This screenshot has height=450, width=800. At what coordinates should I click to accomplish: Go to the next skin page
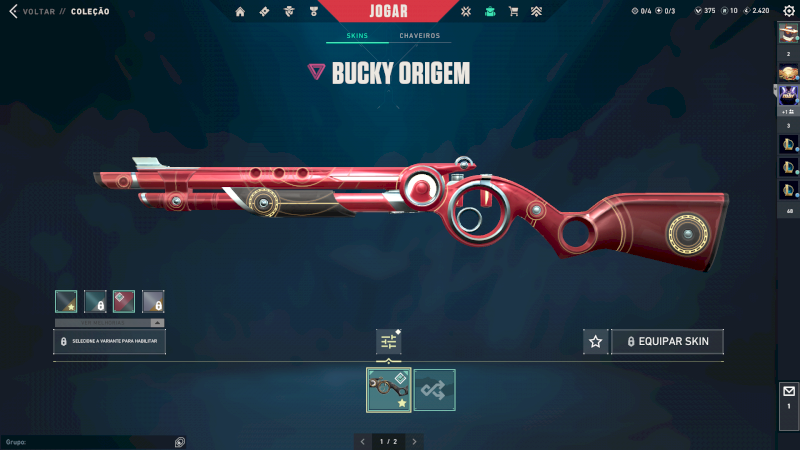415,441
